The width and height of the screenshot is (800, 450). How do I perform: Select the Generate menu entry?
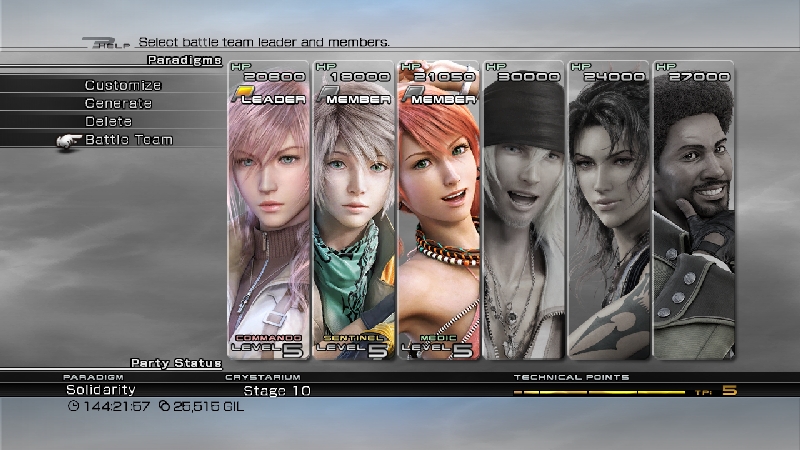point(118,104)
